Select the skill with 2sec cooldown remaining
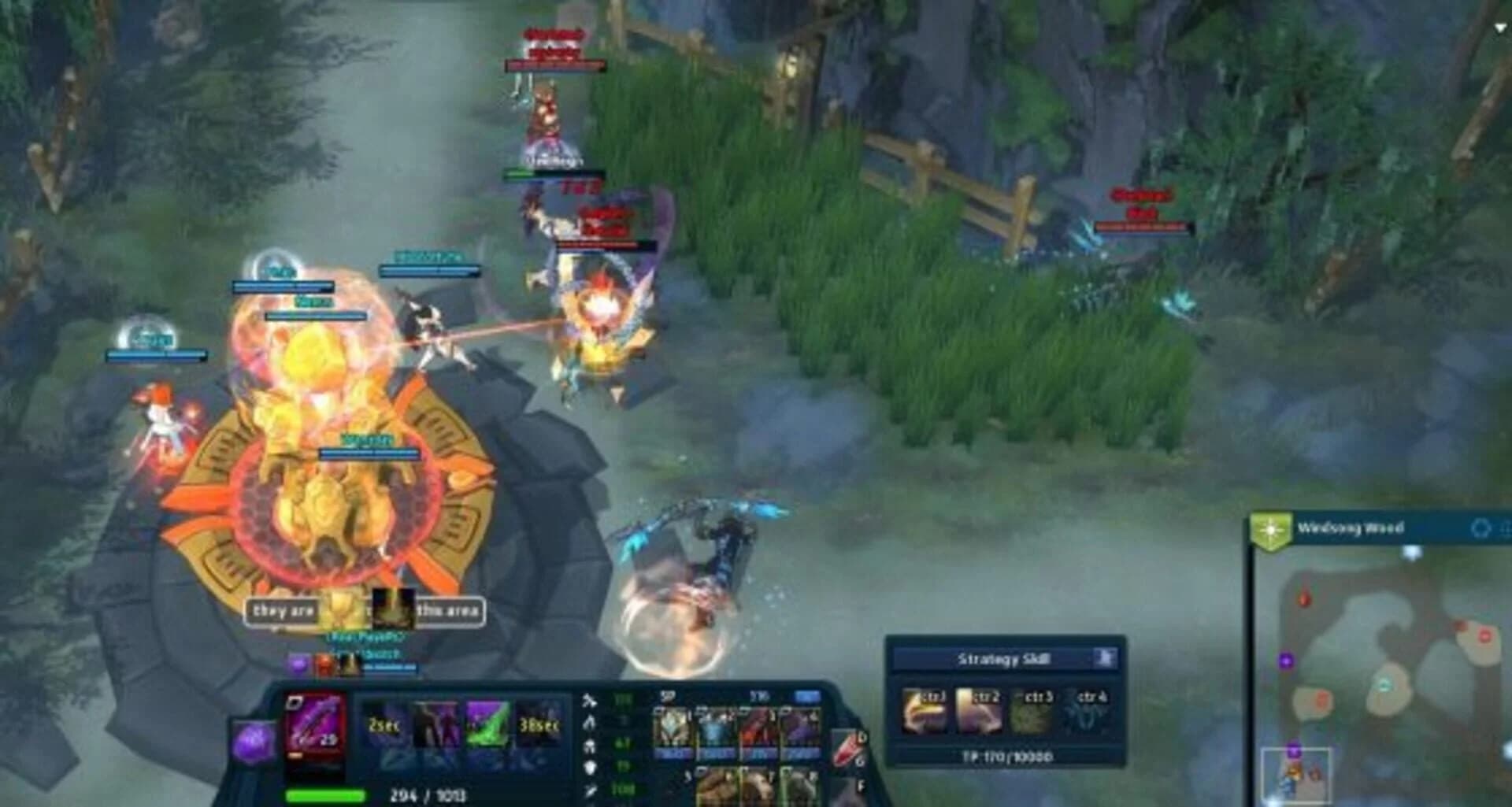1512x807 pixels. (x=384, y=725)
